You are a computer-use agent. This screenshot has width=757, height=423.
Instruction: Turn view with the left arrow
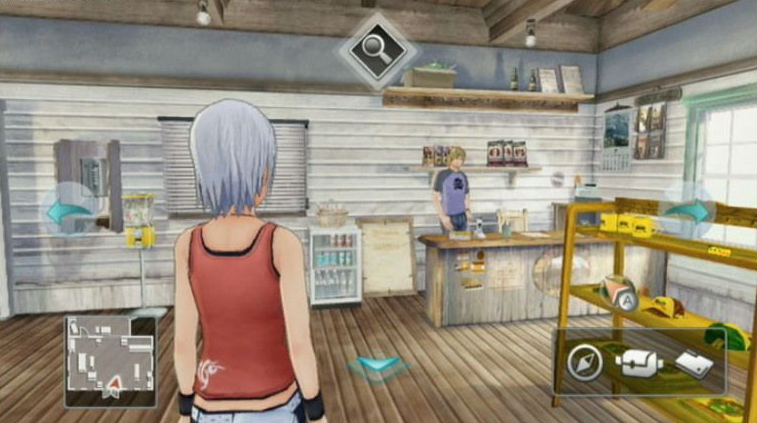click(68, 211)
